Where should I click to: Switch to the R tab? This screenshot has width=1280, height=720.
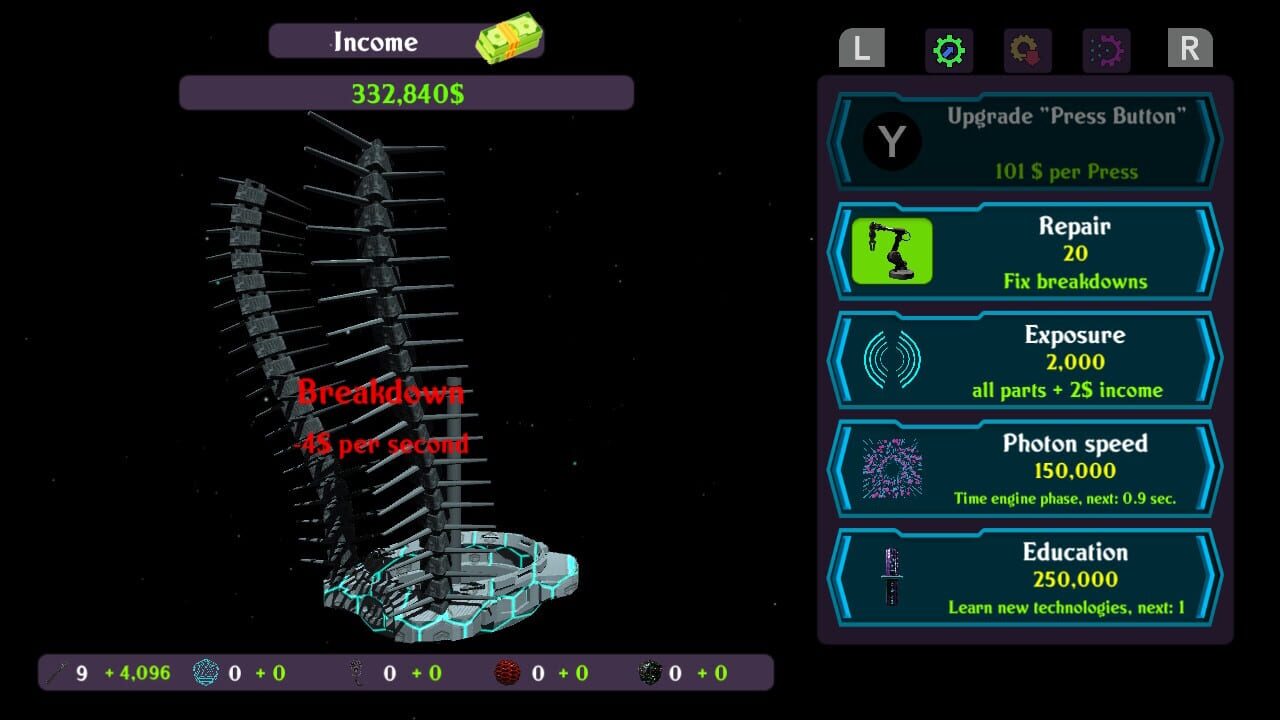point(1189,48)
